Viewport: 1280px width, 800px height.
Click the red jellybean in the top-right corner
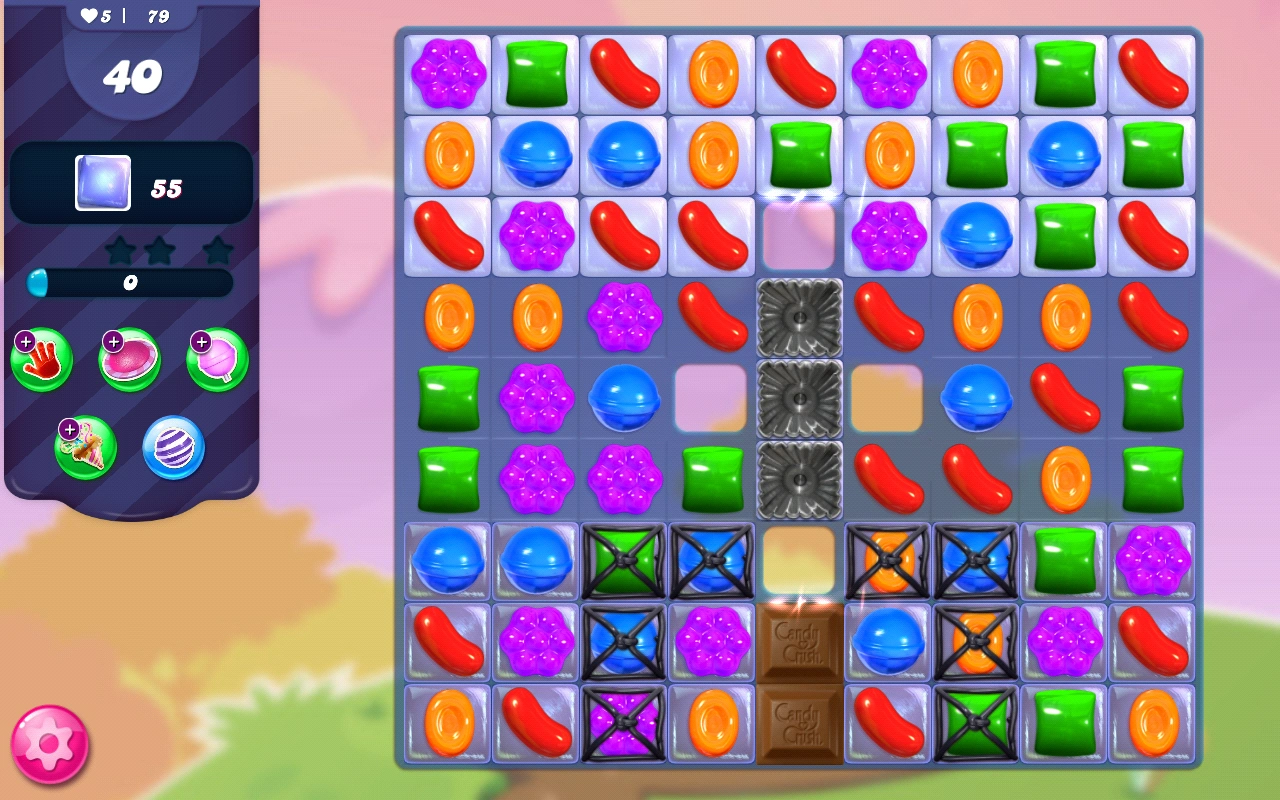pyautogui.click(x=1151, y=73)
